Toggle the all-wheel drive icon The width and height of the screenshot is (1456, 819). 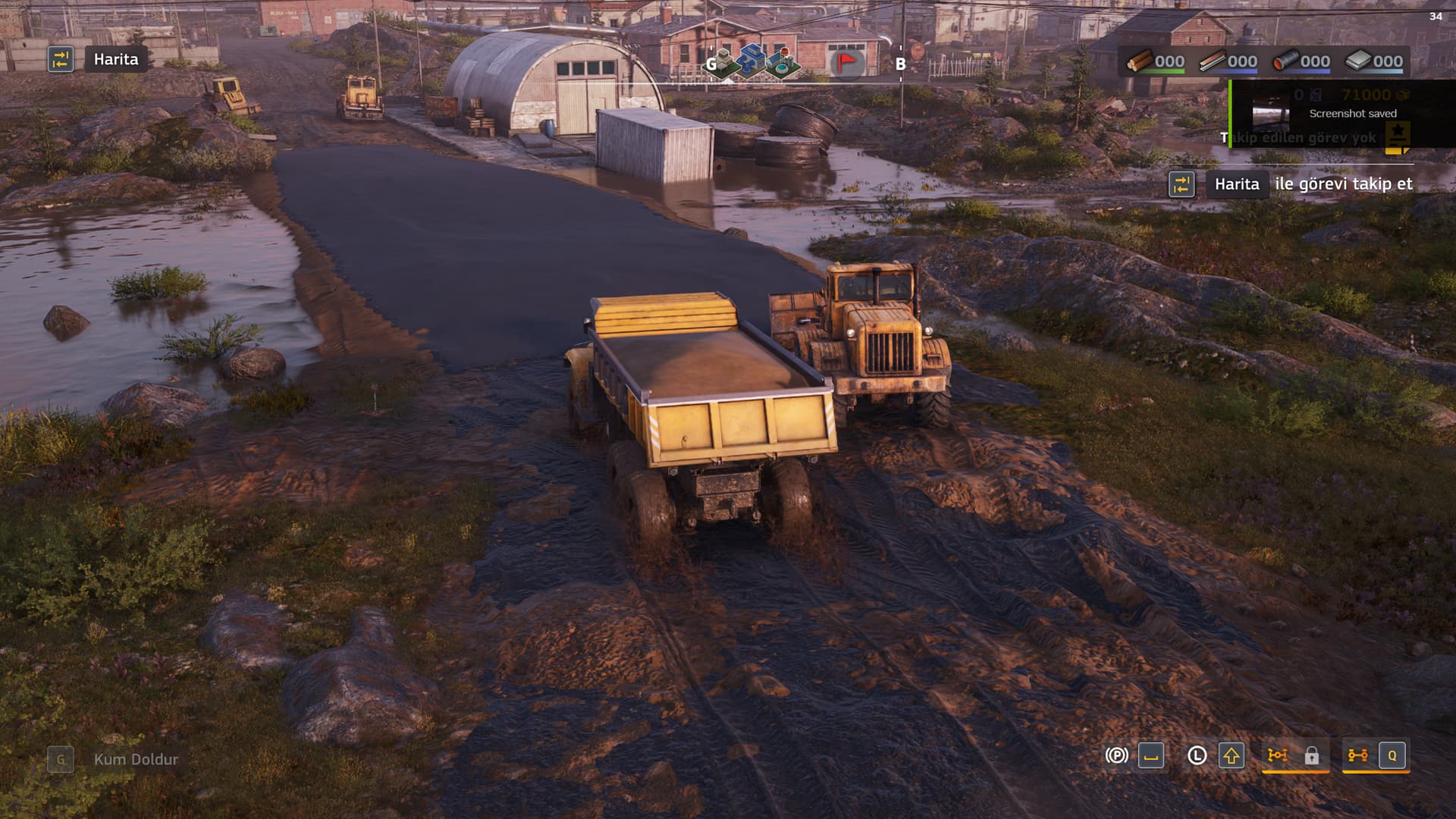pyautogui.click(x=1357, y=755)
